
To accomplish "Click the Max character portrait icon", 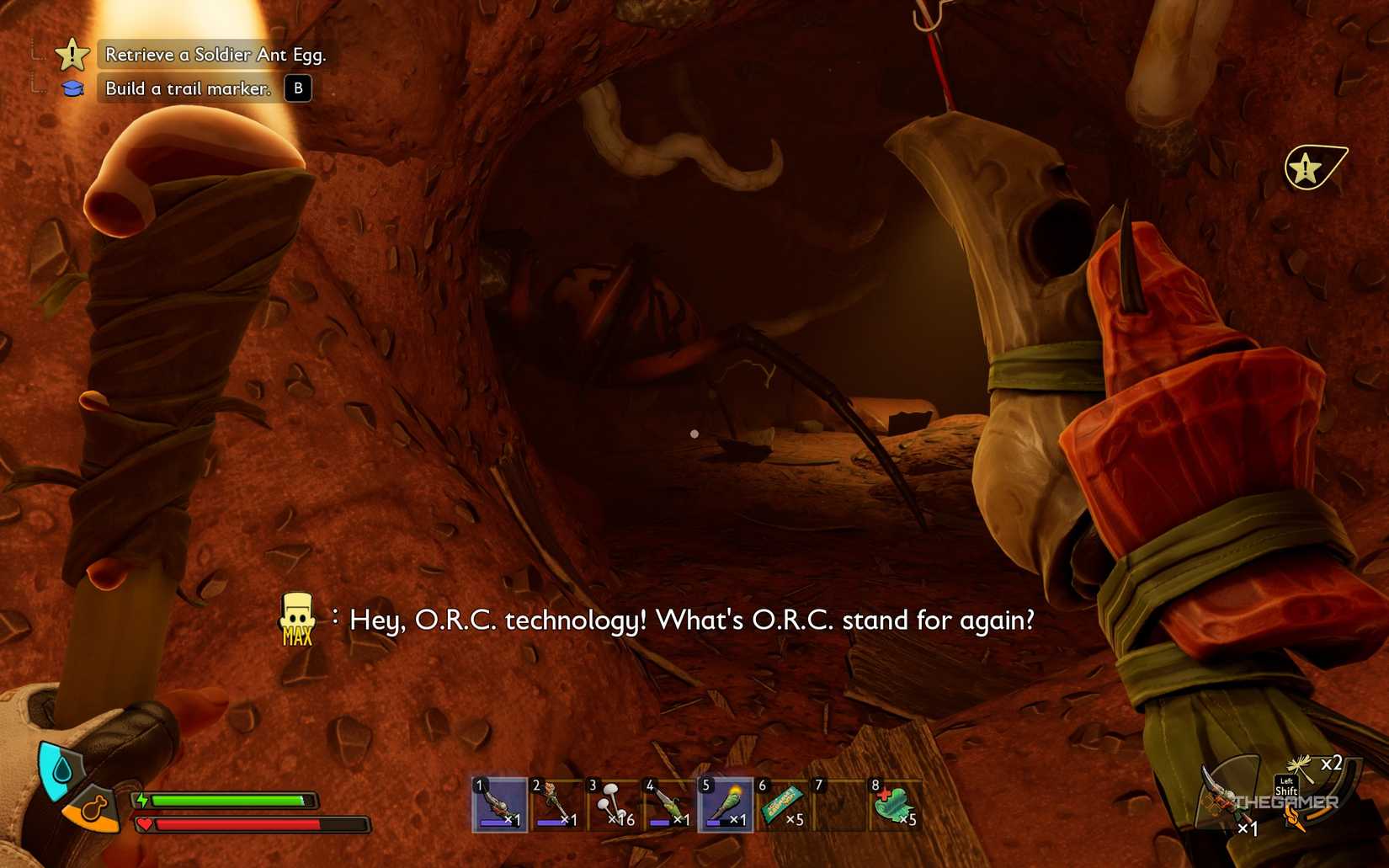I will click(296, 619).
